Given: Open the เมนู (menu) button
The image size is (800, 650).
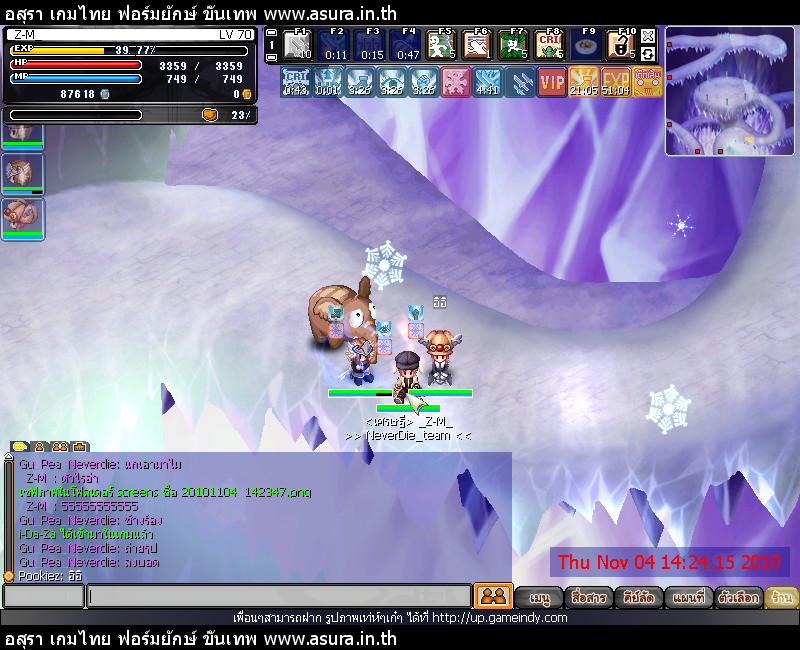Looking at the screenshot, I should pos(540,597).
